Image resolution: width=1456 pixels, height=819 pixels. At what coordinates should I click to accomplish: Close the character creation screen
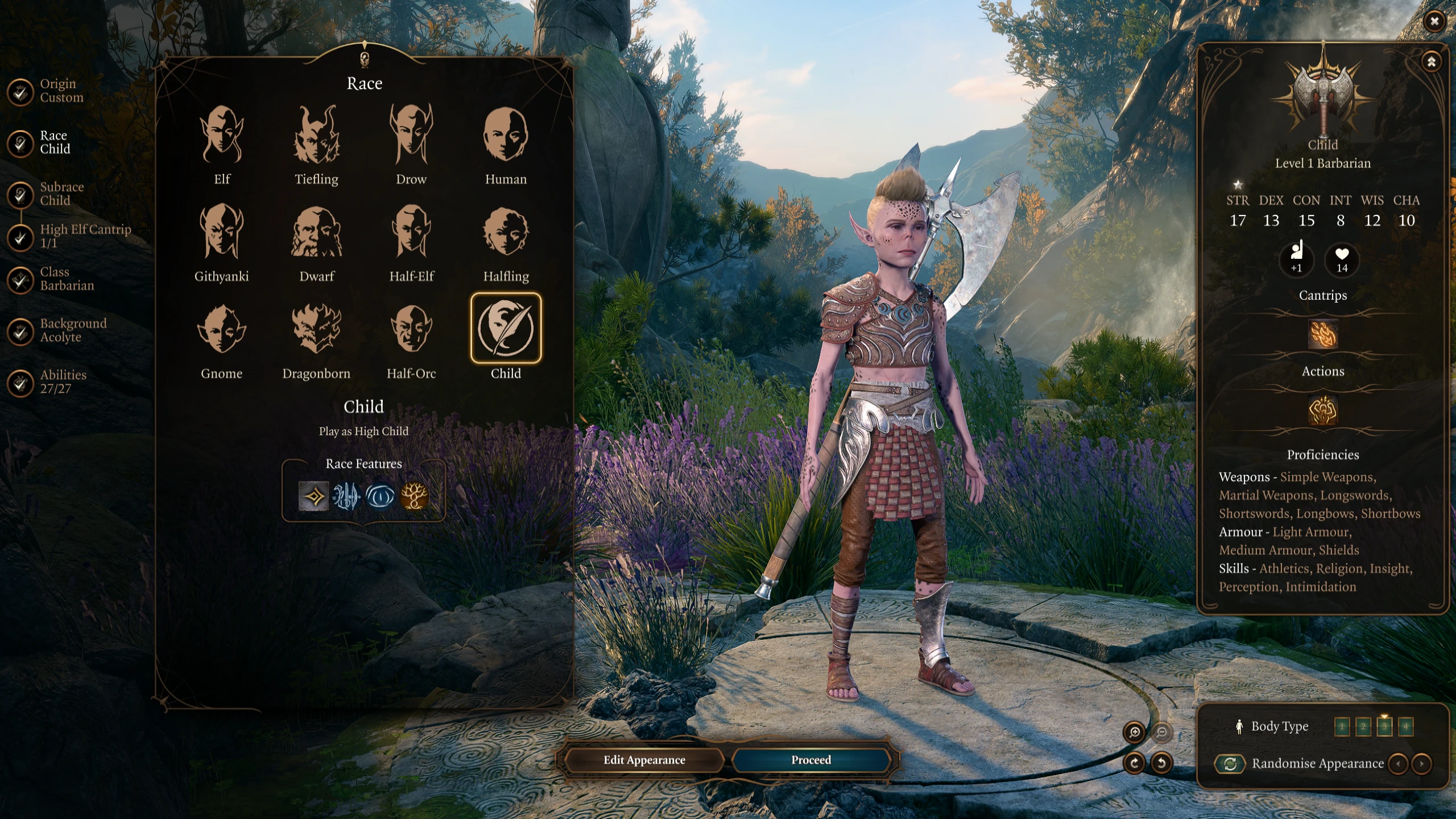(x=1434, y=22)
